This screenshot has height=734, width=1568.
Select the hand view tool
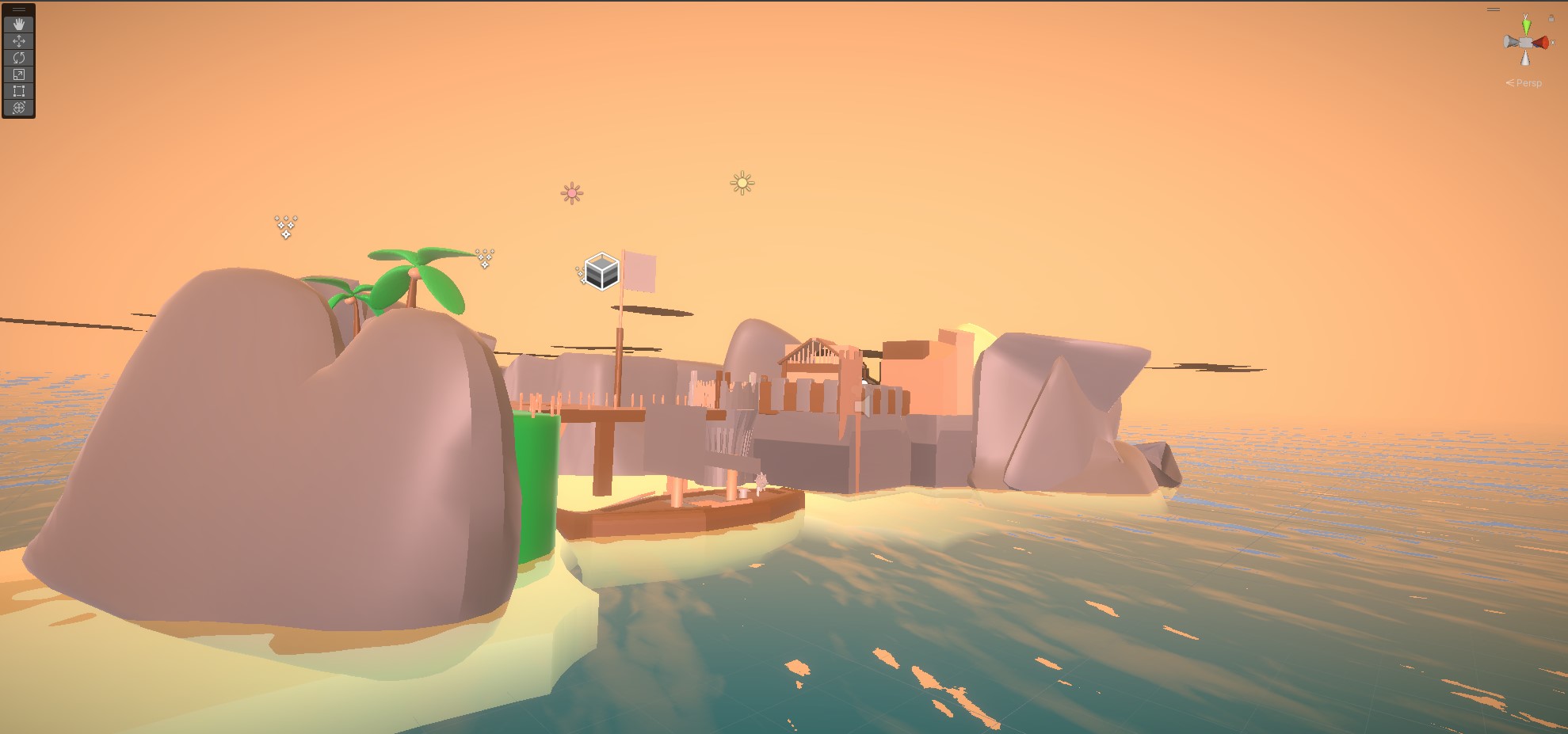click(x=19, y=25)
